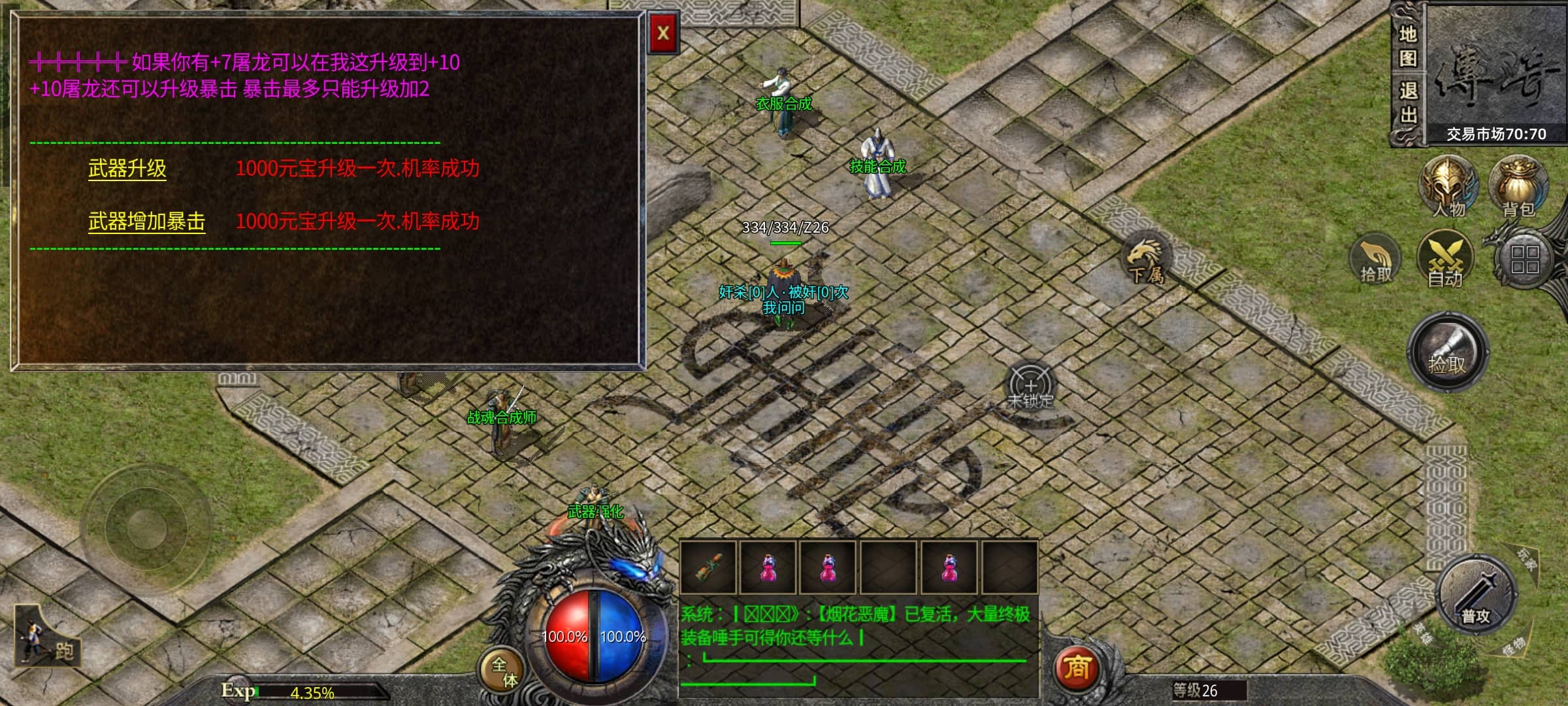Tap the 退出 exit button

1407,103
